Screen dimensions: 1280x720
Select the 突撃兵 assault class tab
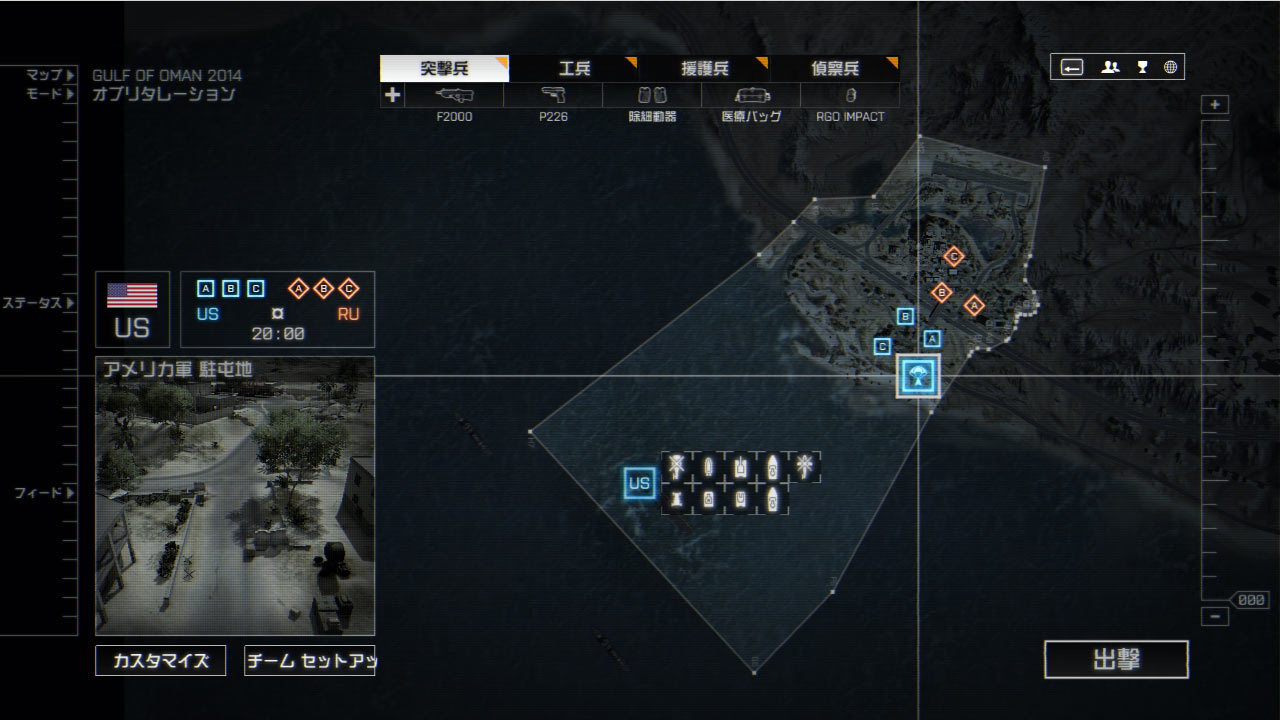point(444,69)
